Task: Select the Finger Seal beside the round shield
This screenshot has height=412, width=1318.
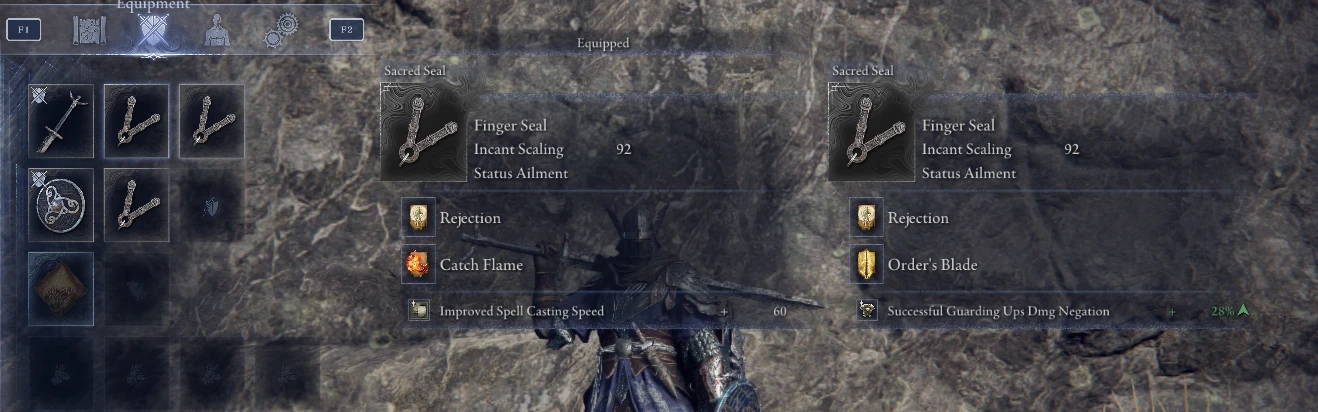Action: [x=136, y=204]
